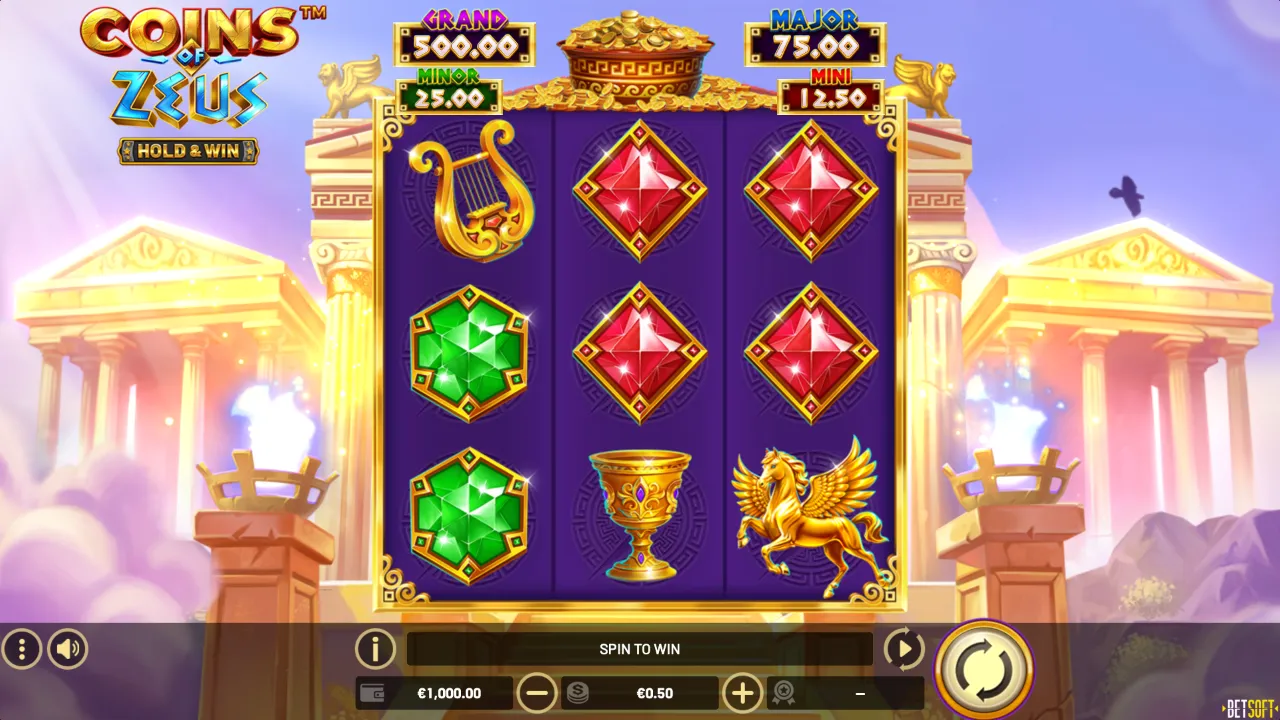Click the win display slot showing a dash
Screen dimensions: 1280x720
861,693
